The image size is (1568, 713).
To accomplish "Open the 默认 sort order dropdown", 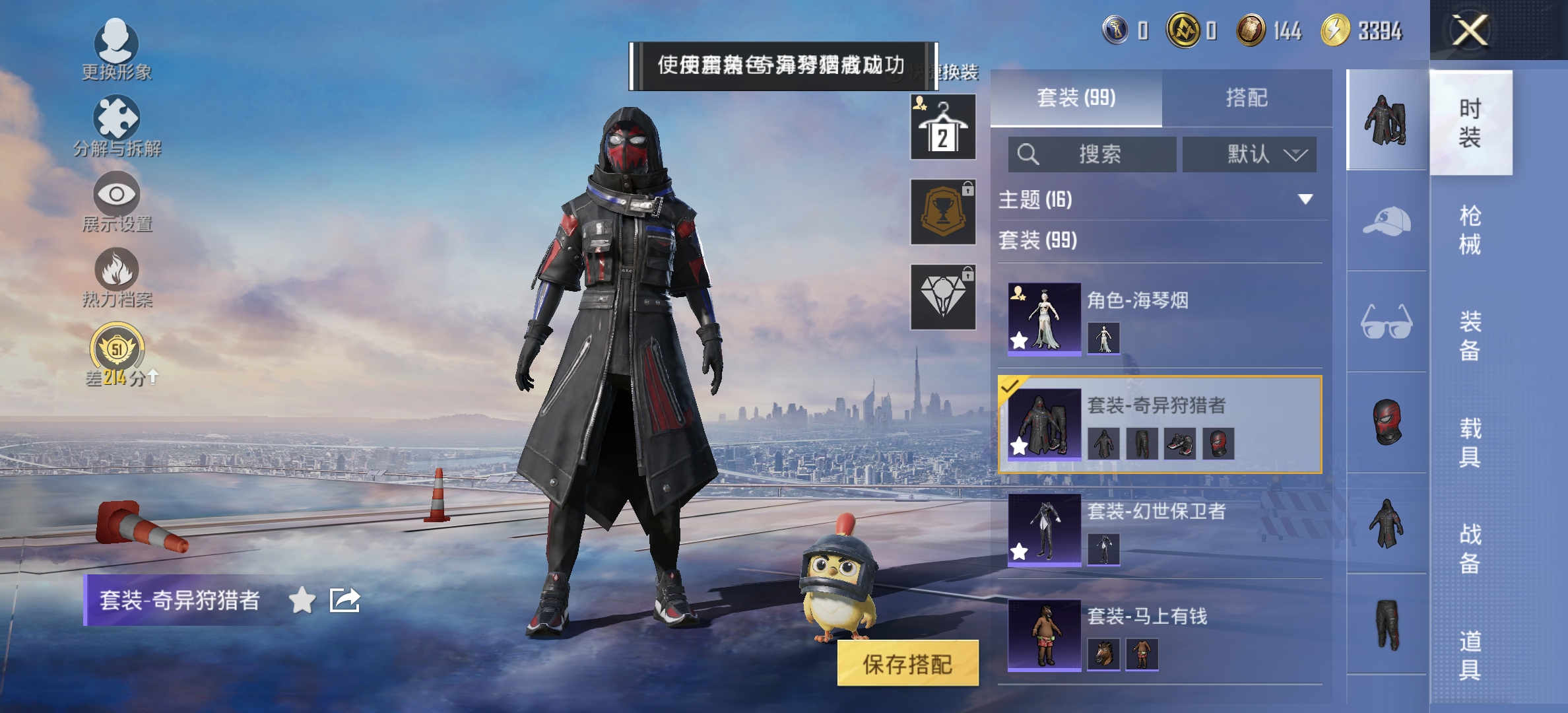I will pyautogui.click(x=1249, y=154).
